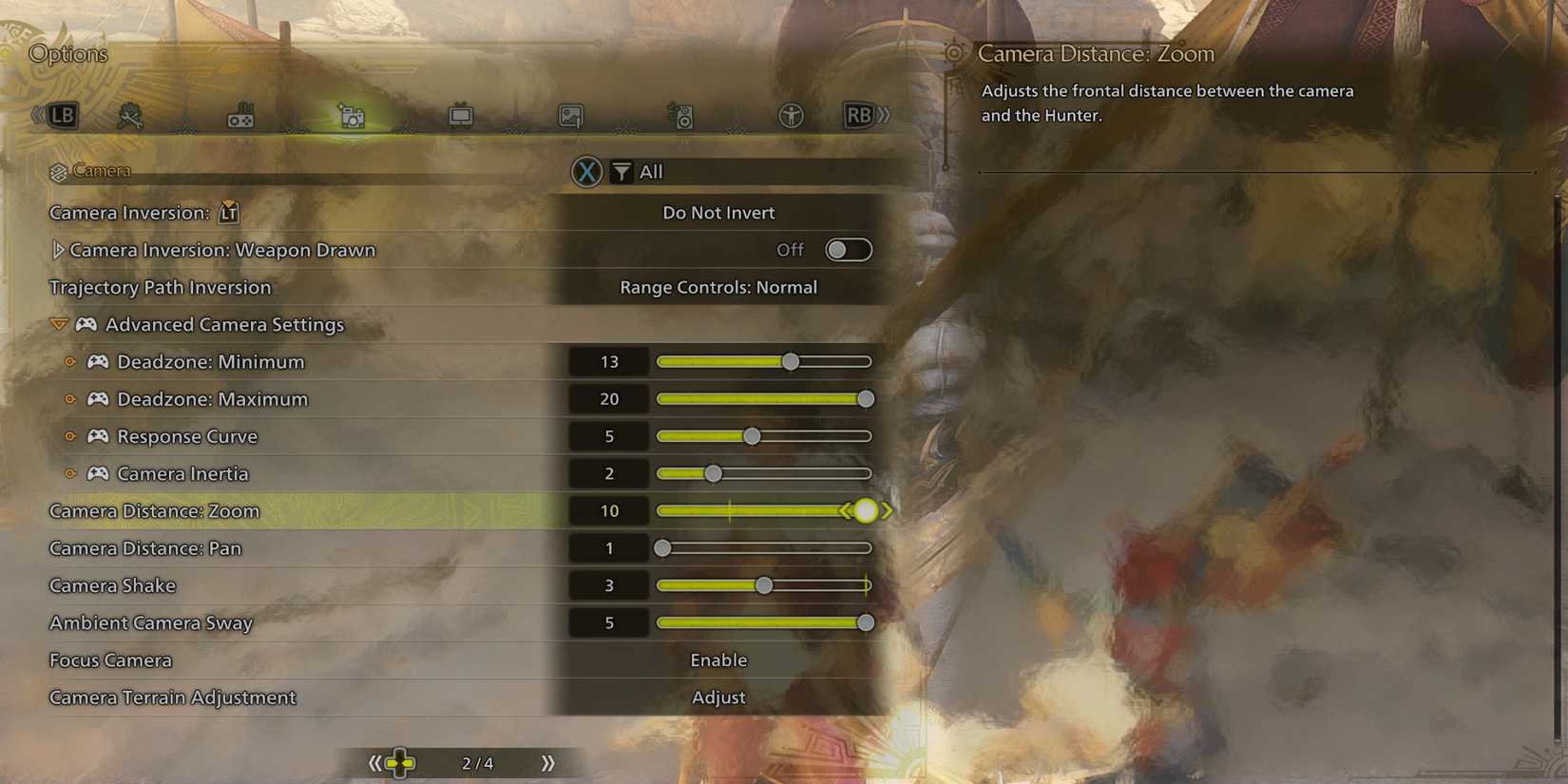Switch Camera Inversion to invert
This screenshot has width=1568, height=784.
coord(718,212)
